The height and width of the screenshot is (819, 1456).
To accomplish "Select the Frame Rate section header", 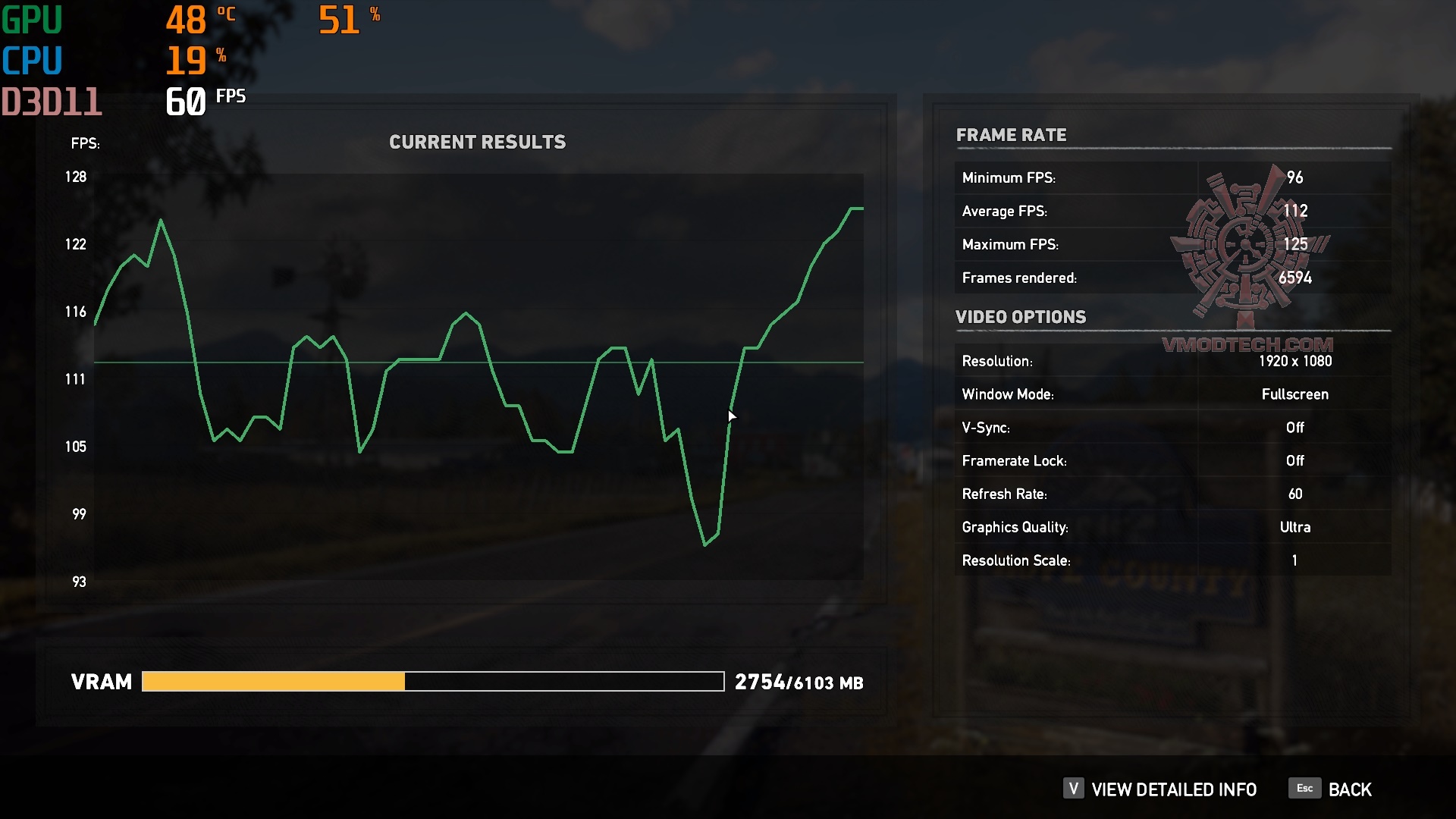I will point(1012,135).
